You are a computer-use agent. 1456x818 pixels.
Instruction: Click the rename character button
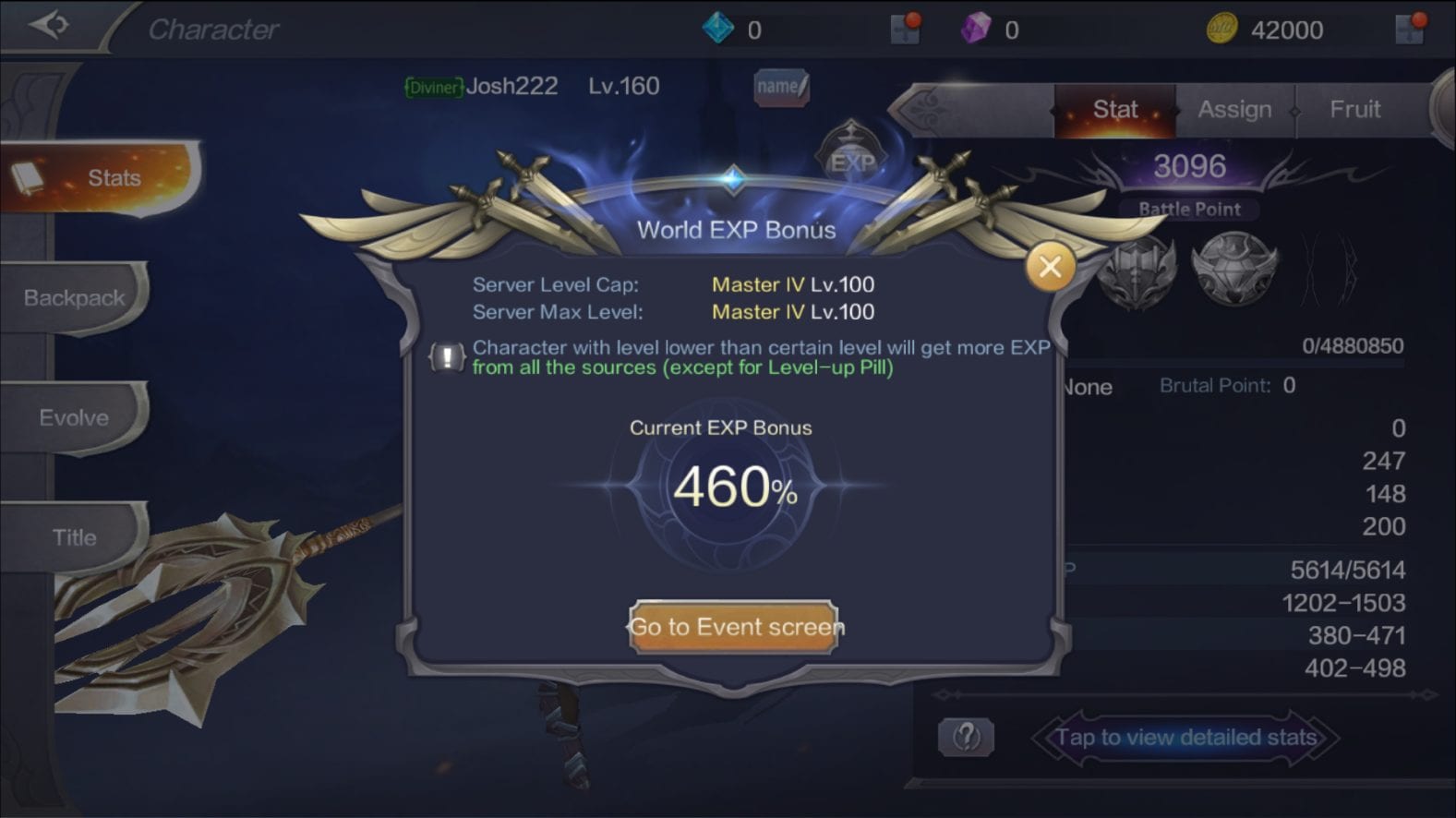781,87
